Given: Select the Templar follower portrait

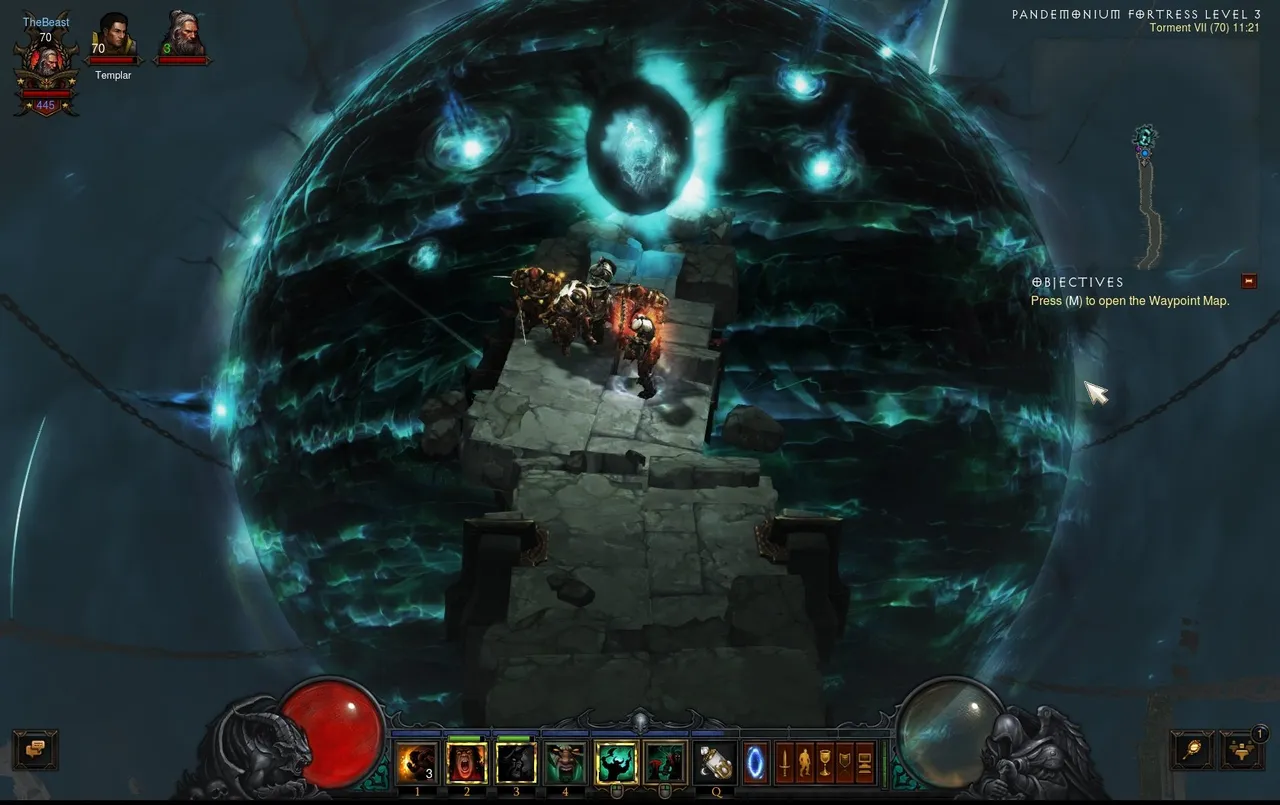Looking at the screenshot, I should coord(113,42).
